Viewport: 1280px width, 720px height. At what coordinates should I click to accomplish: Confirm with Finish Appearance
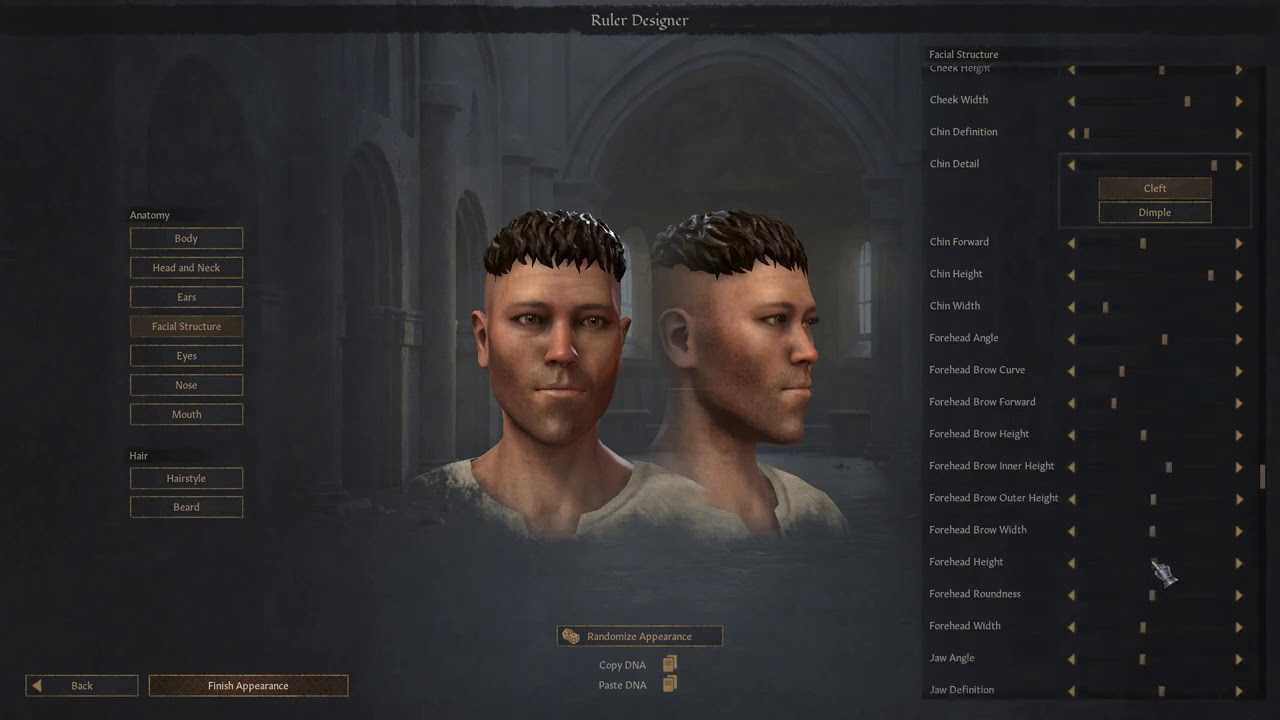248,686
